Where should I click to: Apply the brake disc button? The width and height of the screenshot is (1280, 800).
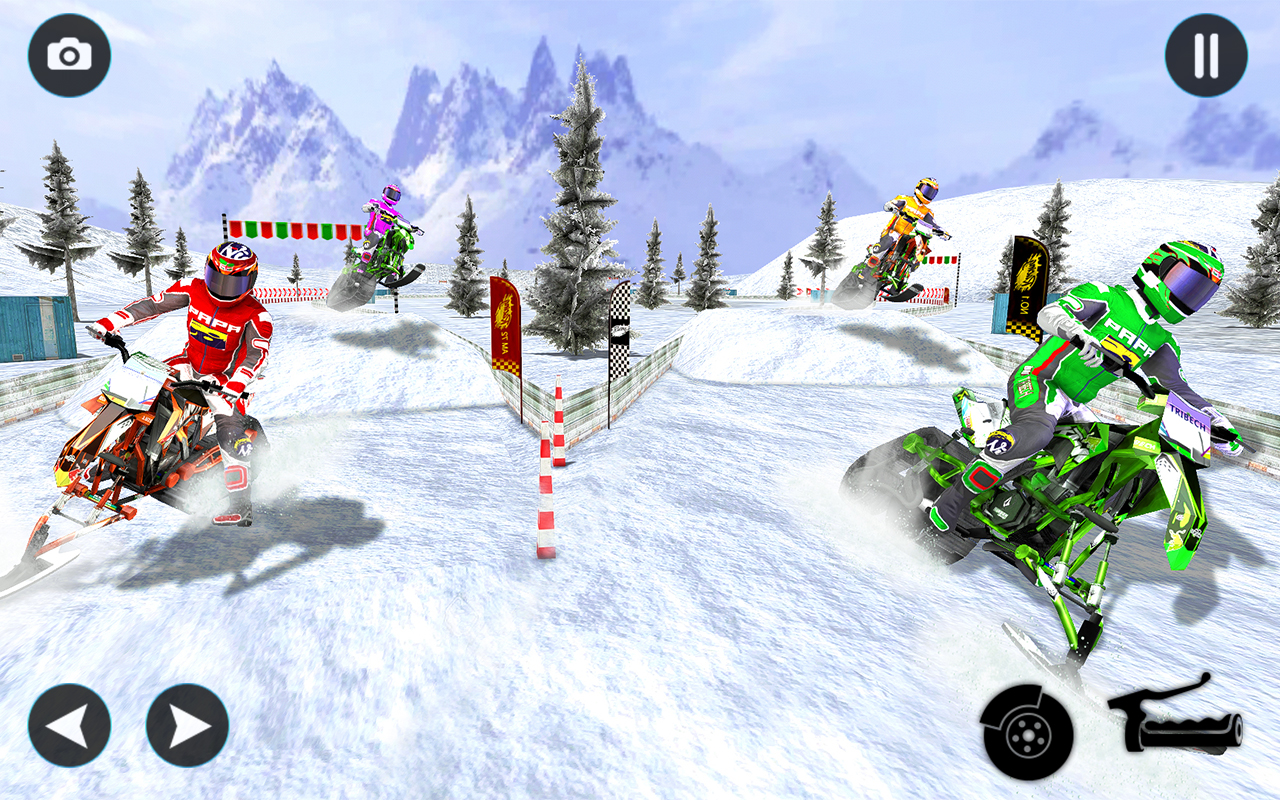pos(1026,733)
